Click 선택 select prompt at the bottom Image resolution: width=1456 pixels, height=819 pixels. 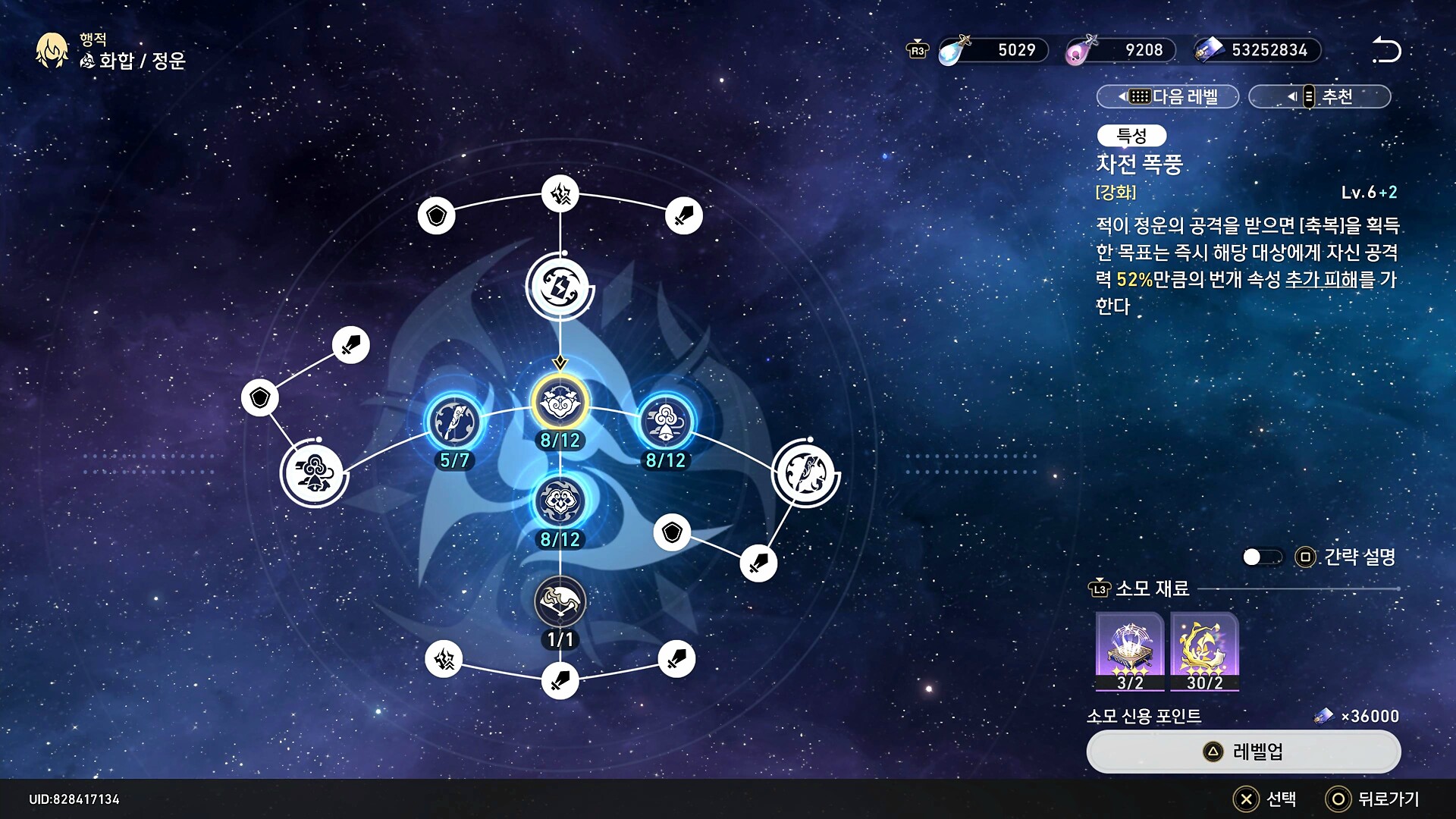tap(1265, 799)
